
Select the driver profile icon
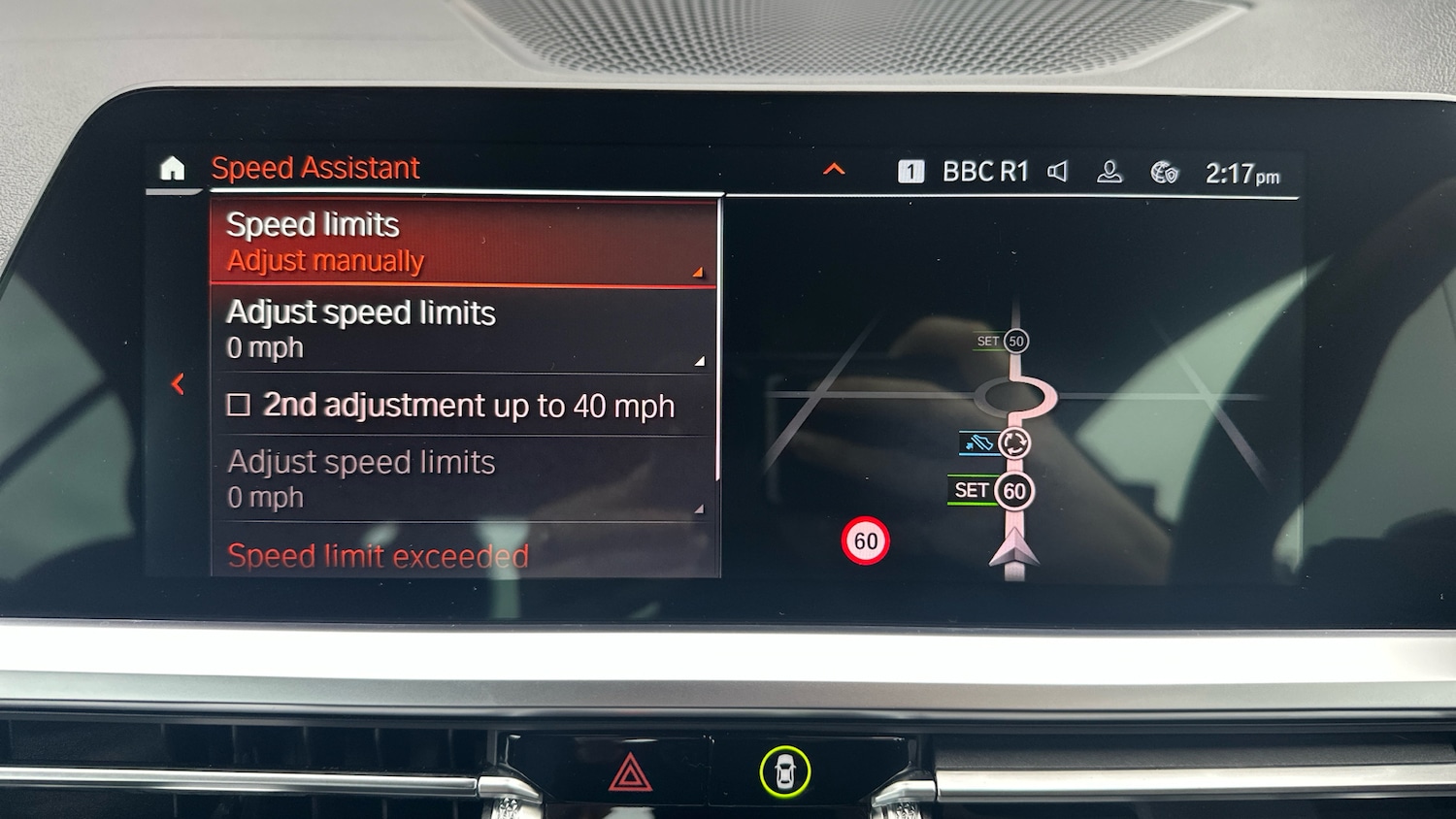tap(1109, 172)
